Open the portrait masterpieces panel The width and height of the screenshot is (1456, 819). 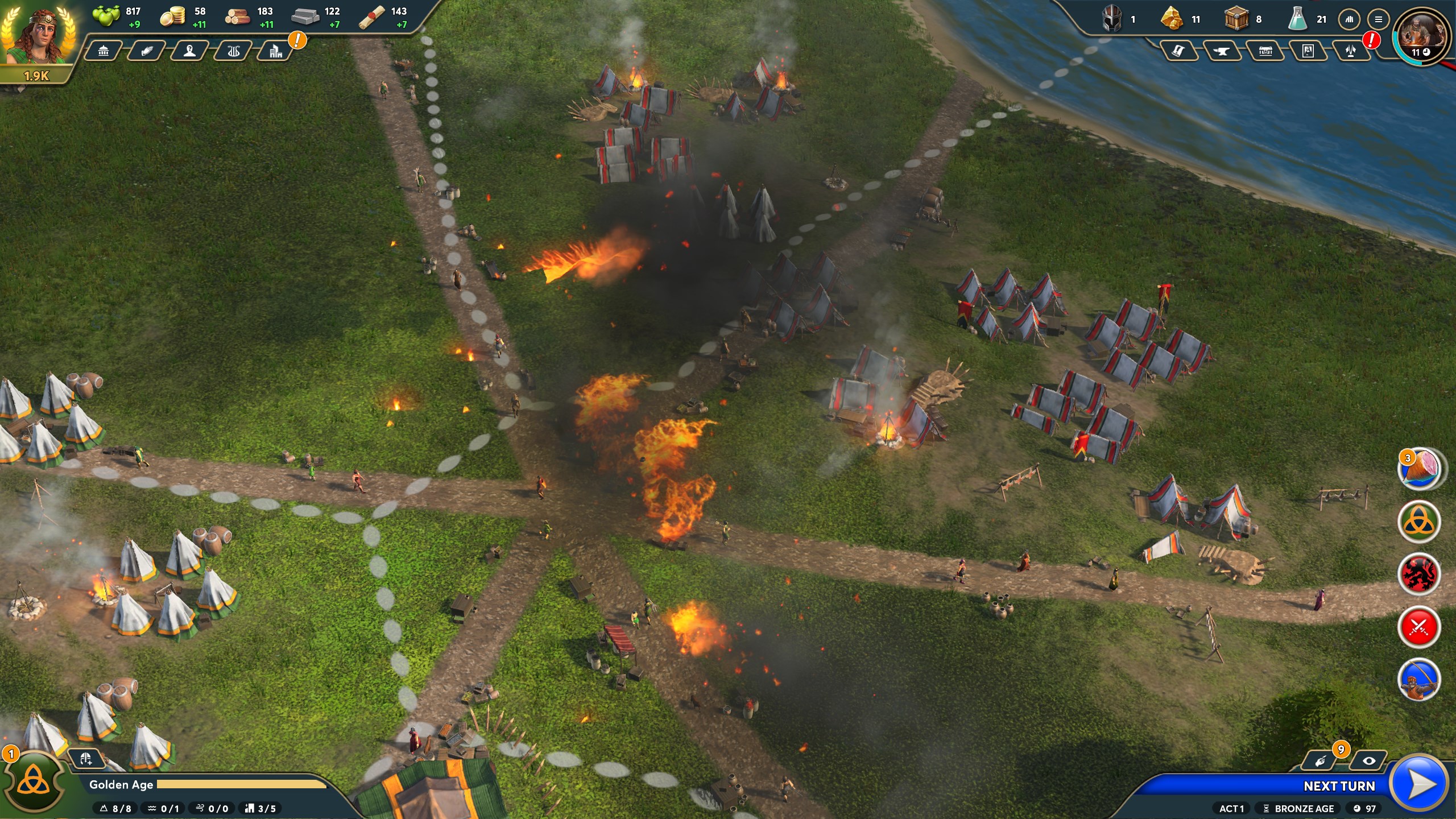(x=1308, y=52)
